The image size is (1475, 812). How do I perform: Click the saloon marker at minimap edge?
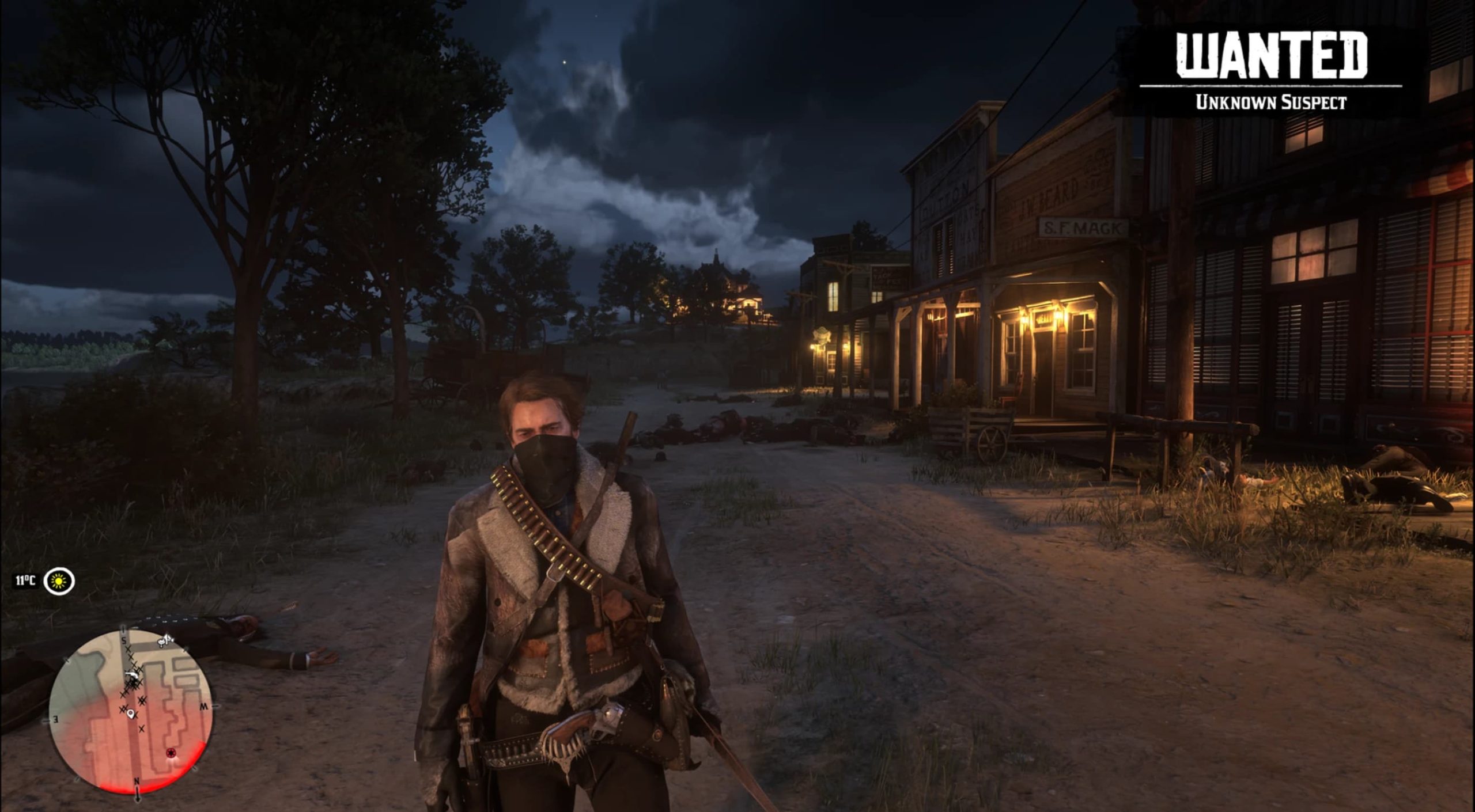click(166, 639)
